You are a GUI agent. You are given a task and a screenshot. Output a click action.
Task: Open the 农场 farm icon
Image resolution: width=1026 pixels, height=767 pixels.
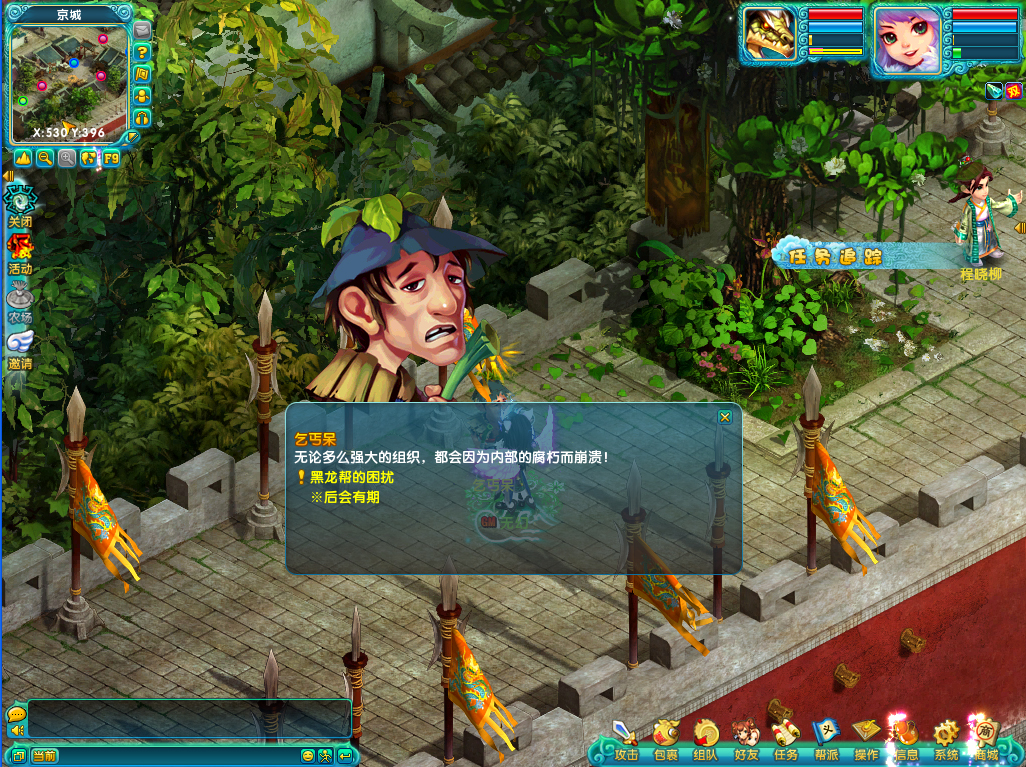click(20, 299)
